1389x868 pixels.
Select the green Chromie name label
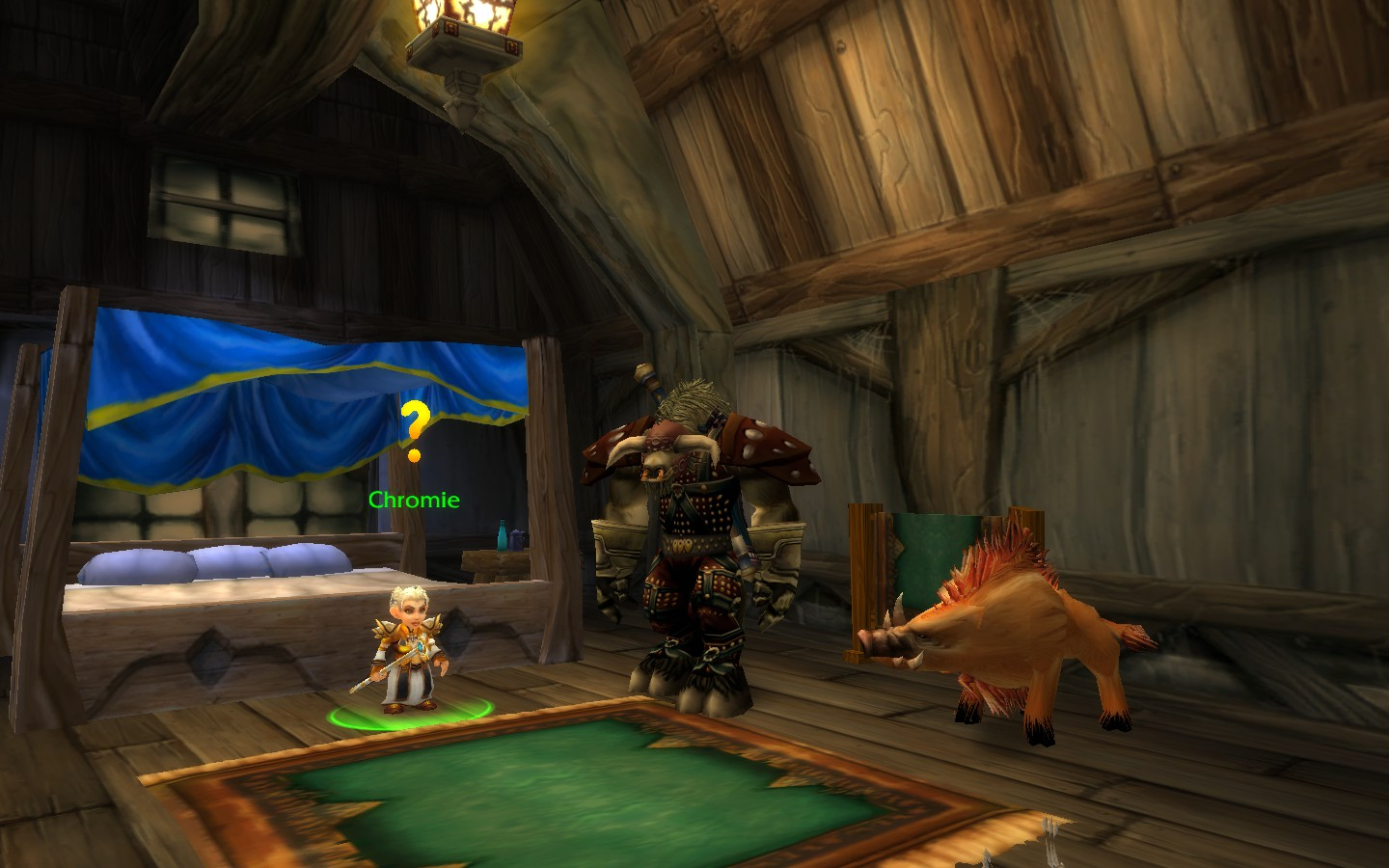click(414, 500)
